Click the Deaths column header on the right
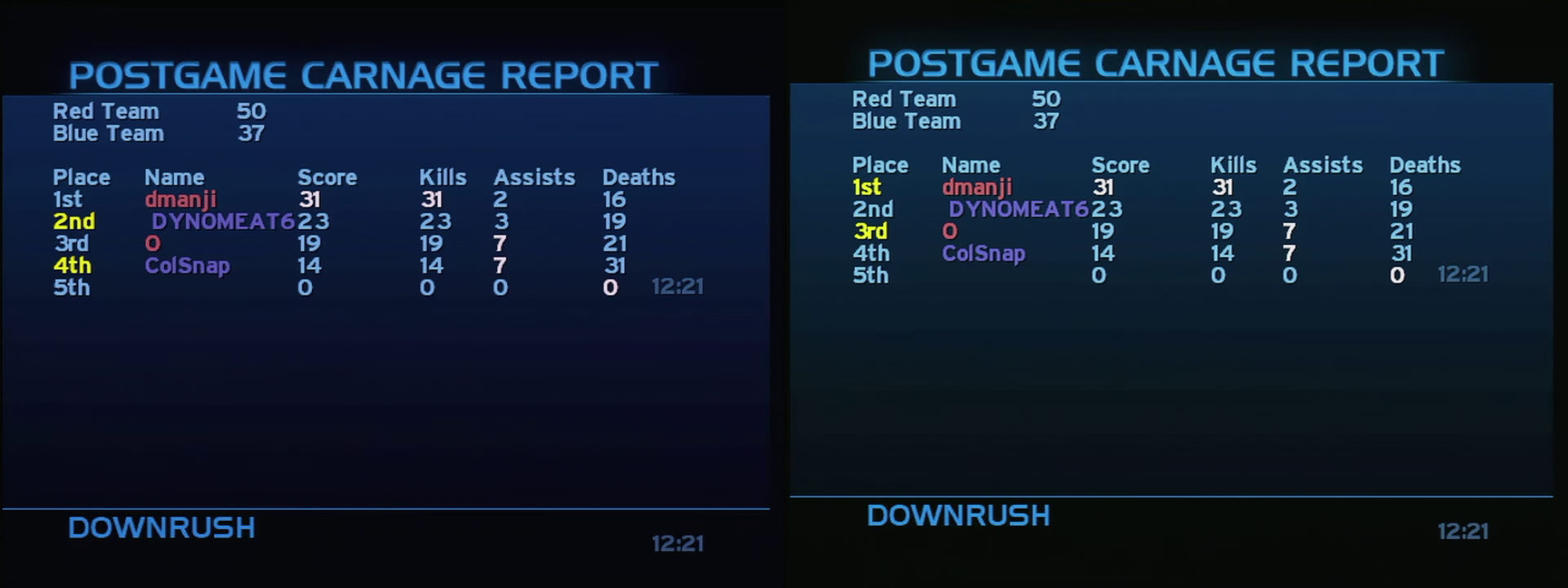 click(1424, 165)
